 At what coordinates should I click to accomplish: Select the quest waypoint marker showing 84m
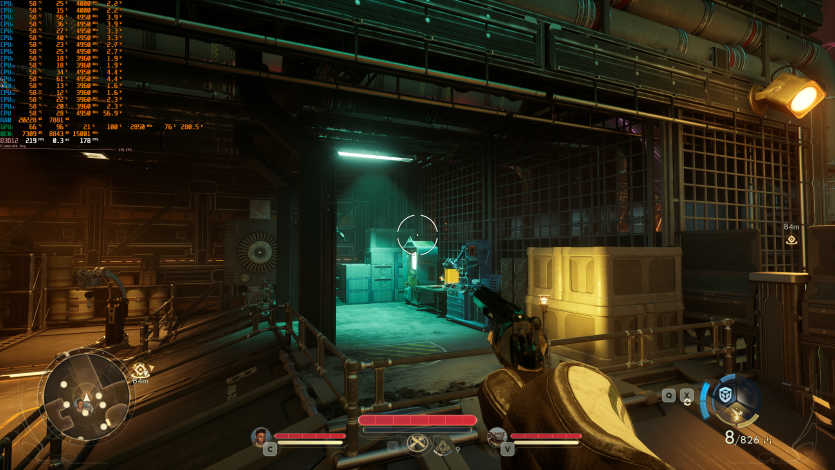coord(791,239)
